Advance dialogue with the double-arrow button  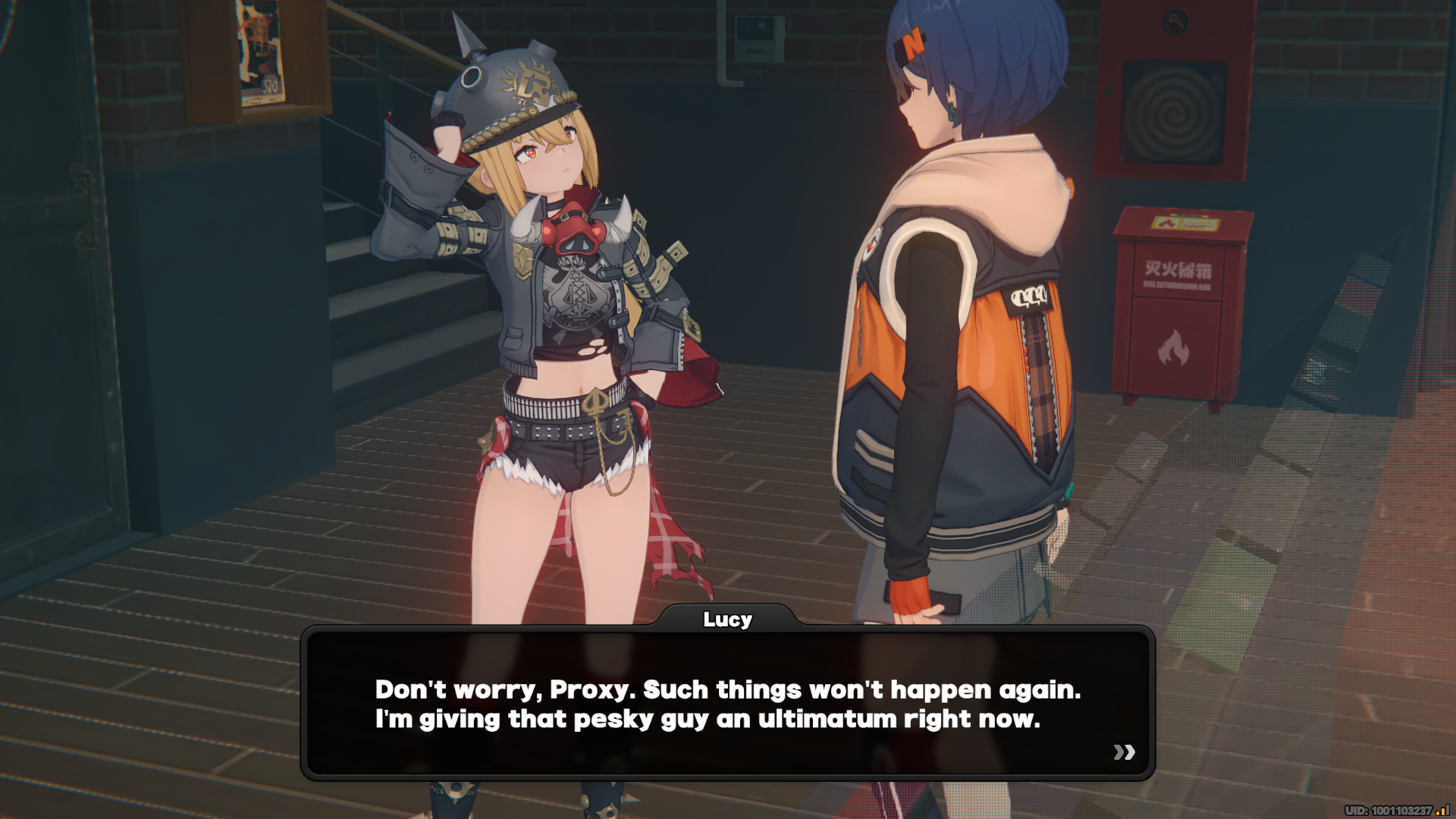pyautogui.click(x=1124, y=752)
